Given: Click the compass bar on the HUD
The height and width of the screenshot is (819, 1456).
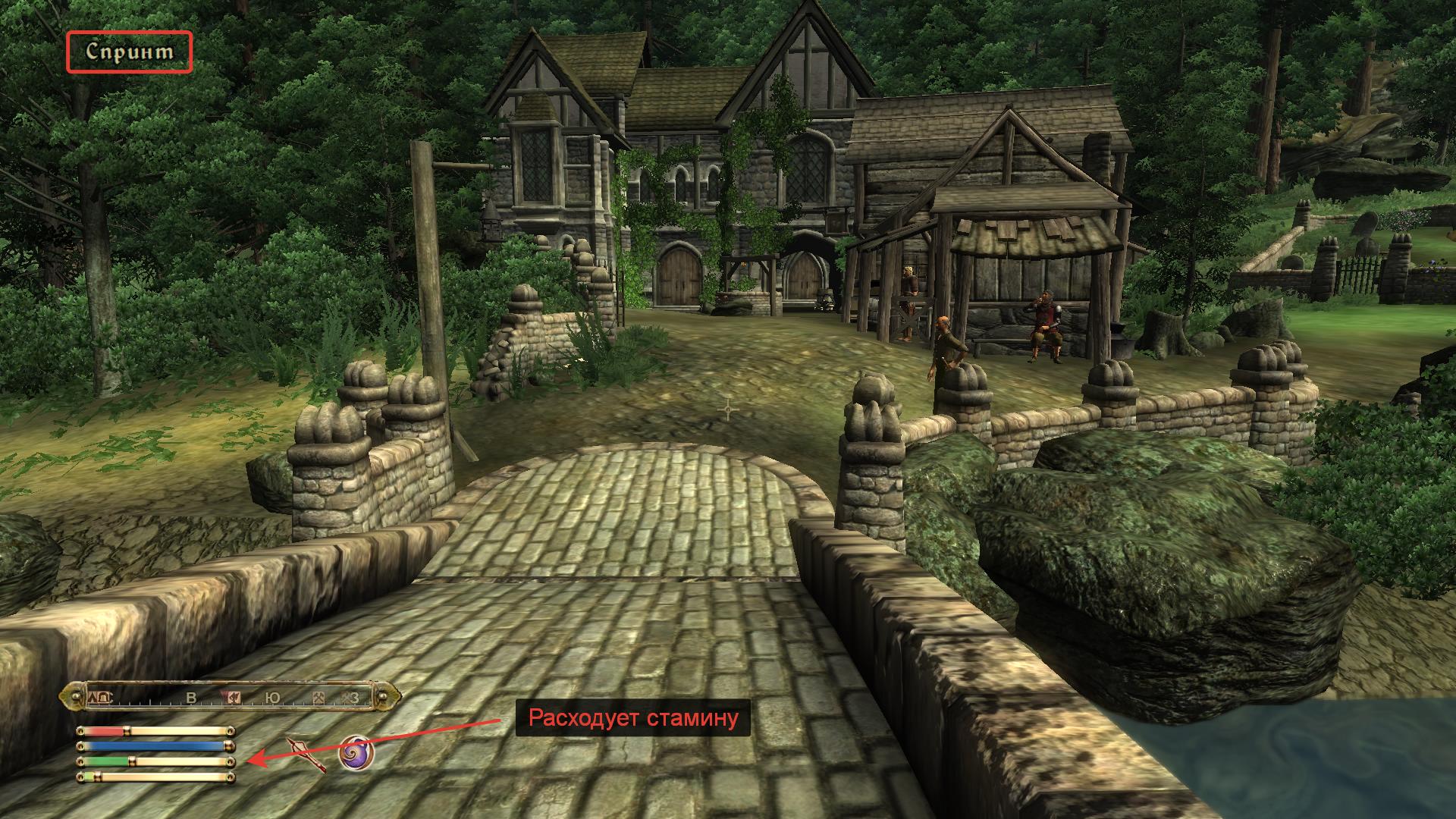Looking at the screenshot, I should pos(231,697).
